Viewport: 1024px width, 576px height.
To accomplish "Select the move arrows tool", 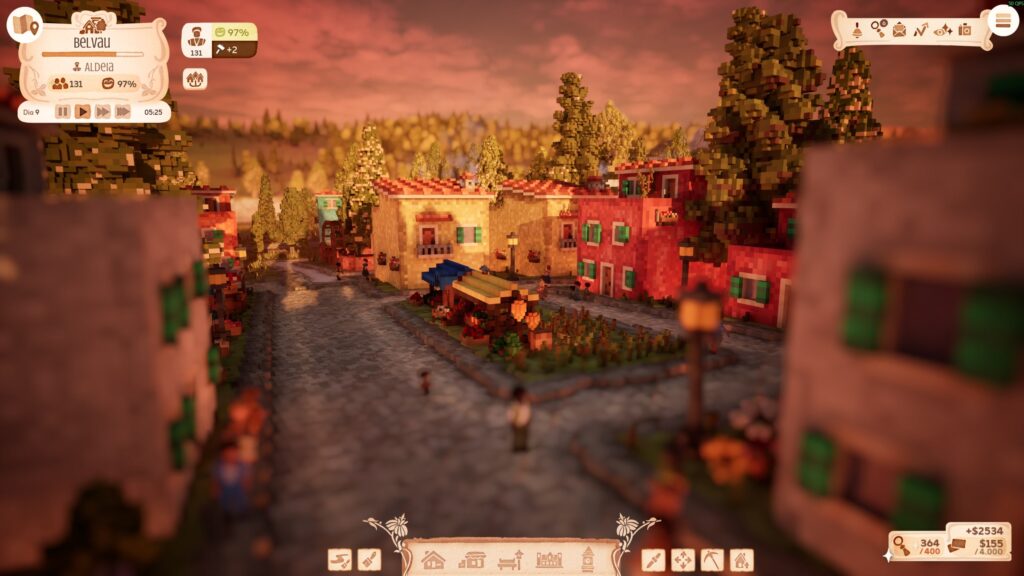I will (x=683, y=560).
